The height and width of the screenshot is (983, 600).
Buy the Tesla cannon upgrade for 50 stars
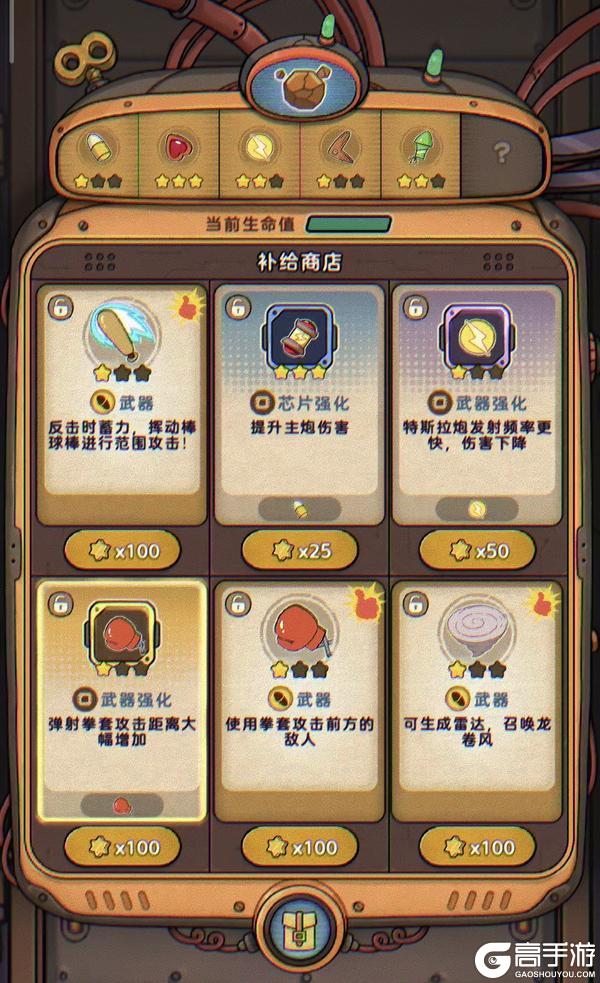point(477,550)
